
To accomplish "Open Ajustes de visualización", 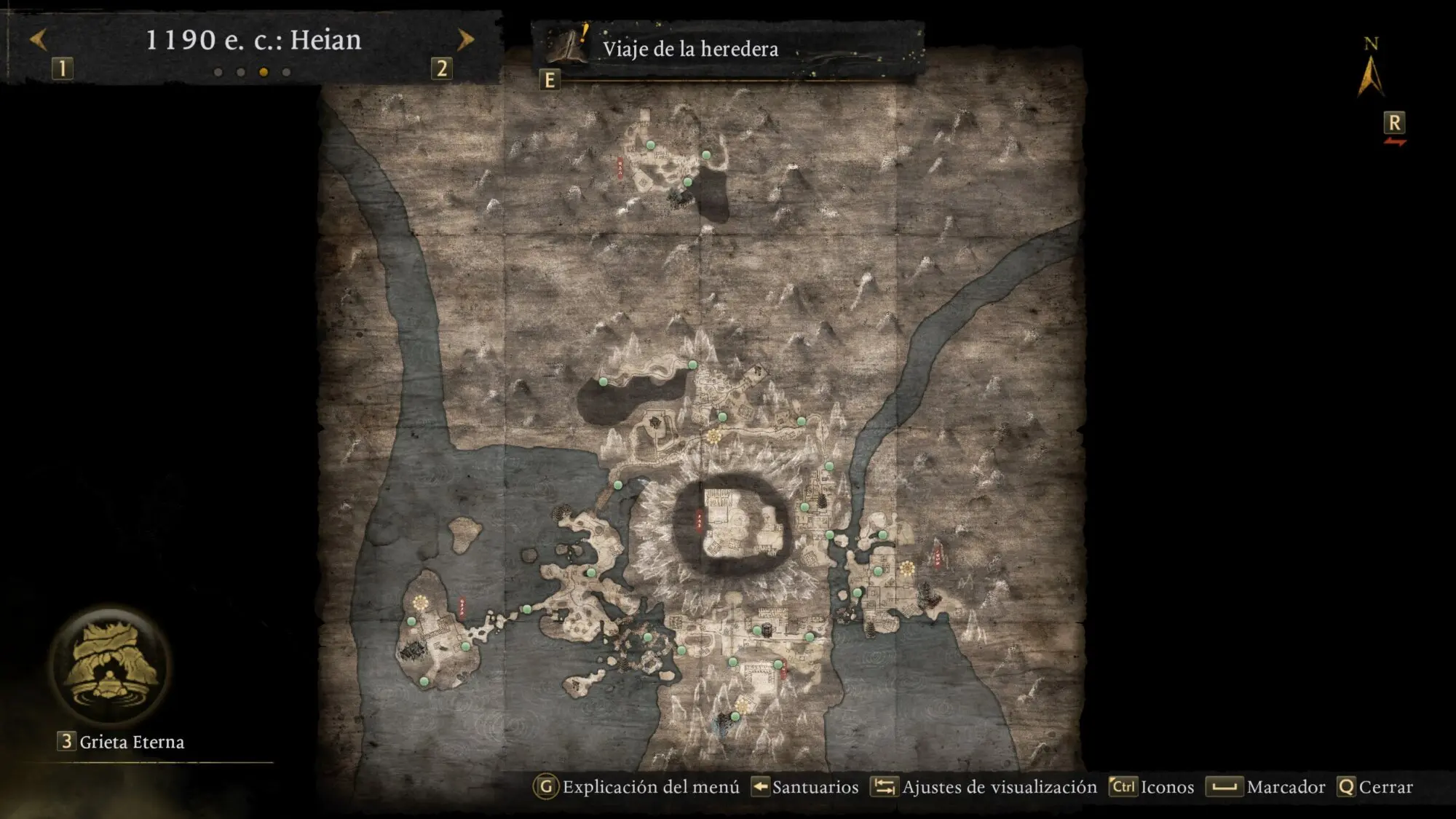I will tap(998, 787).
